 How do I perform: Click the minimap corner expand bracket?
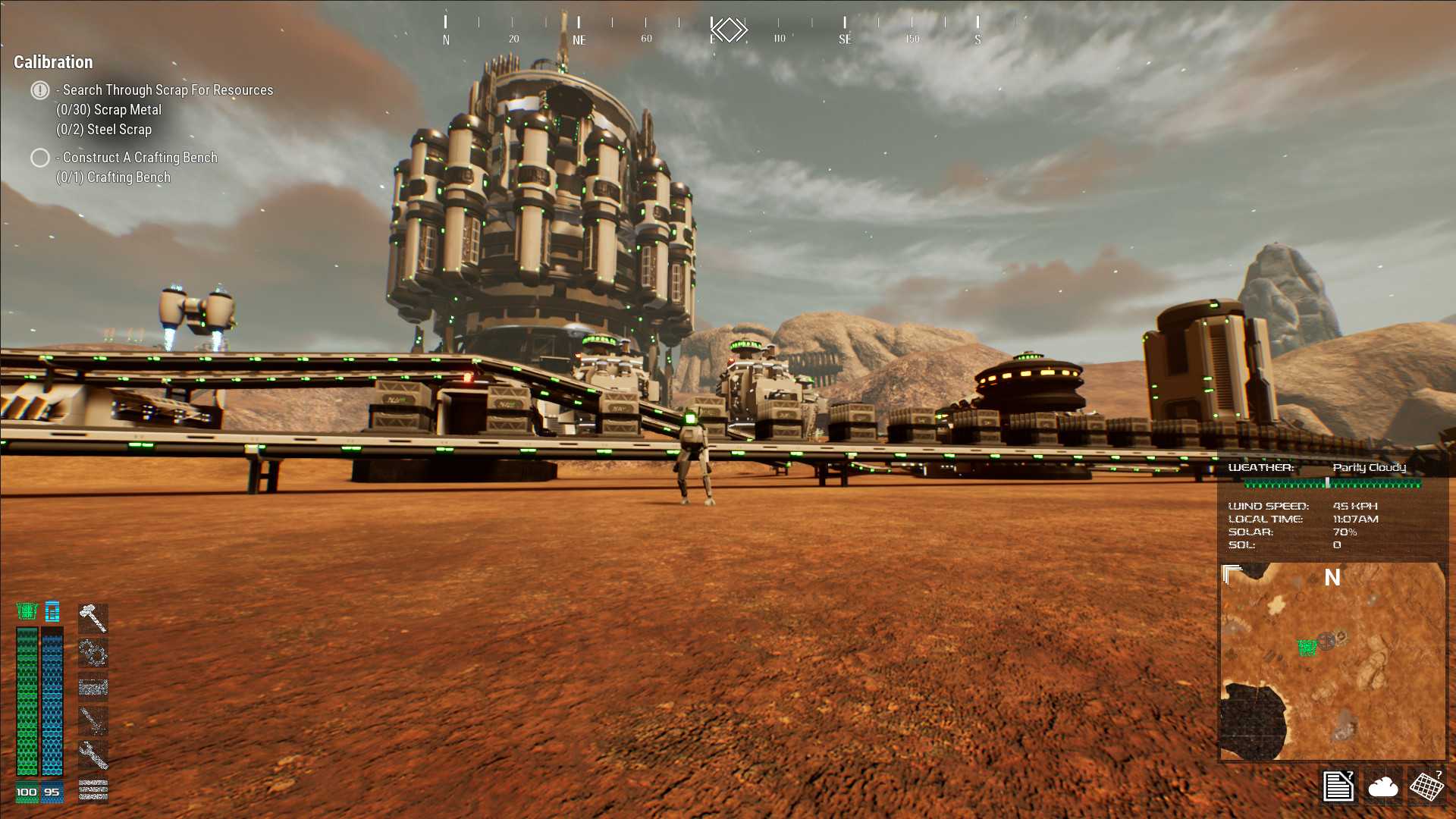pos(1232,574)
